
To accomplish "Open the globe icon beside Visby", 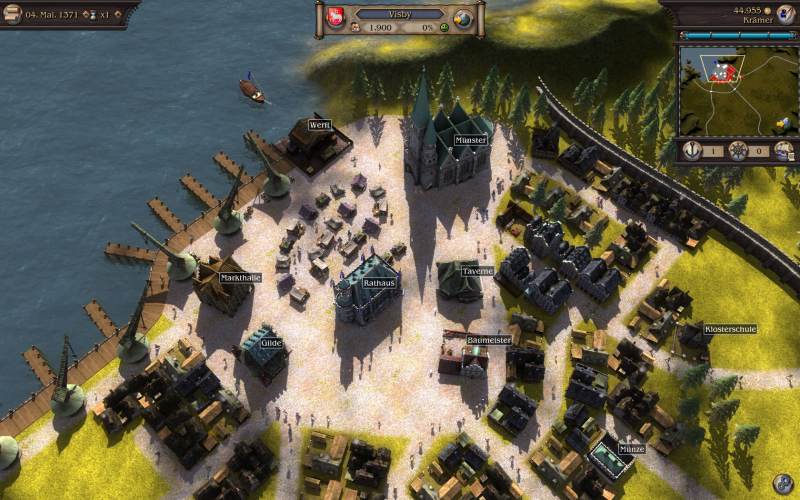I will point(462,18).
